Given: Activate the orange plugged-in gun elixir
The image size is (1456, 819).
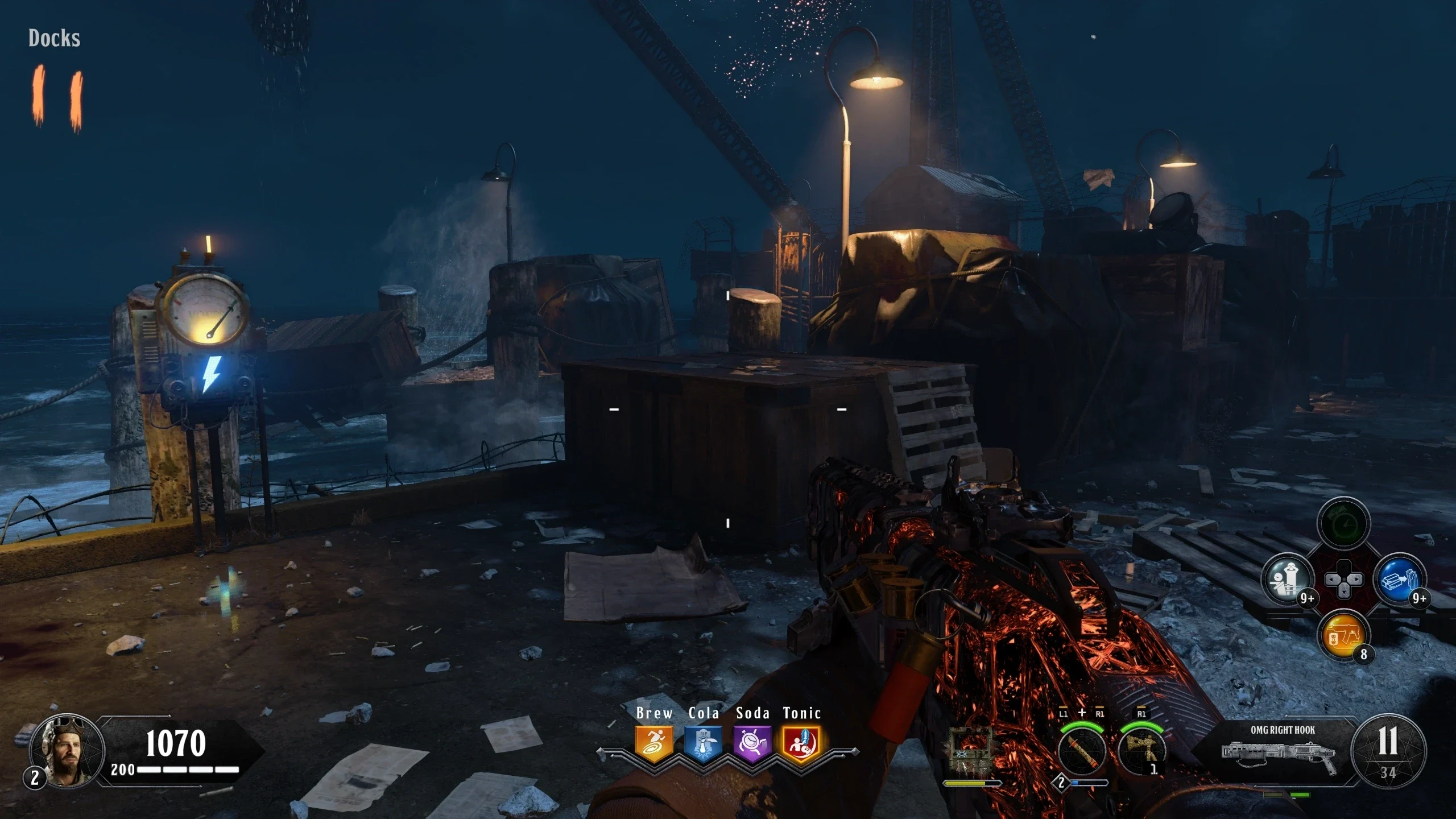Looking at the screenshot, I should coord(1343,635).
